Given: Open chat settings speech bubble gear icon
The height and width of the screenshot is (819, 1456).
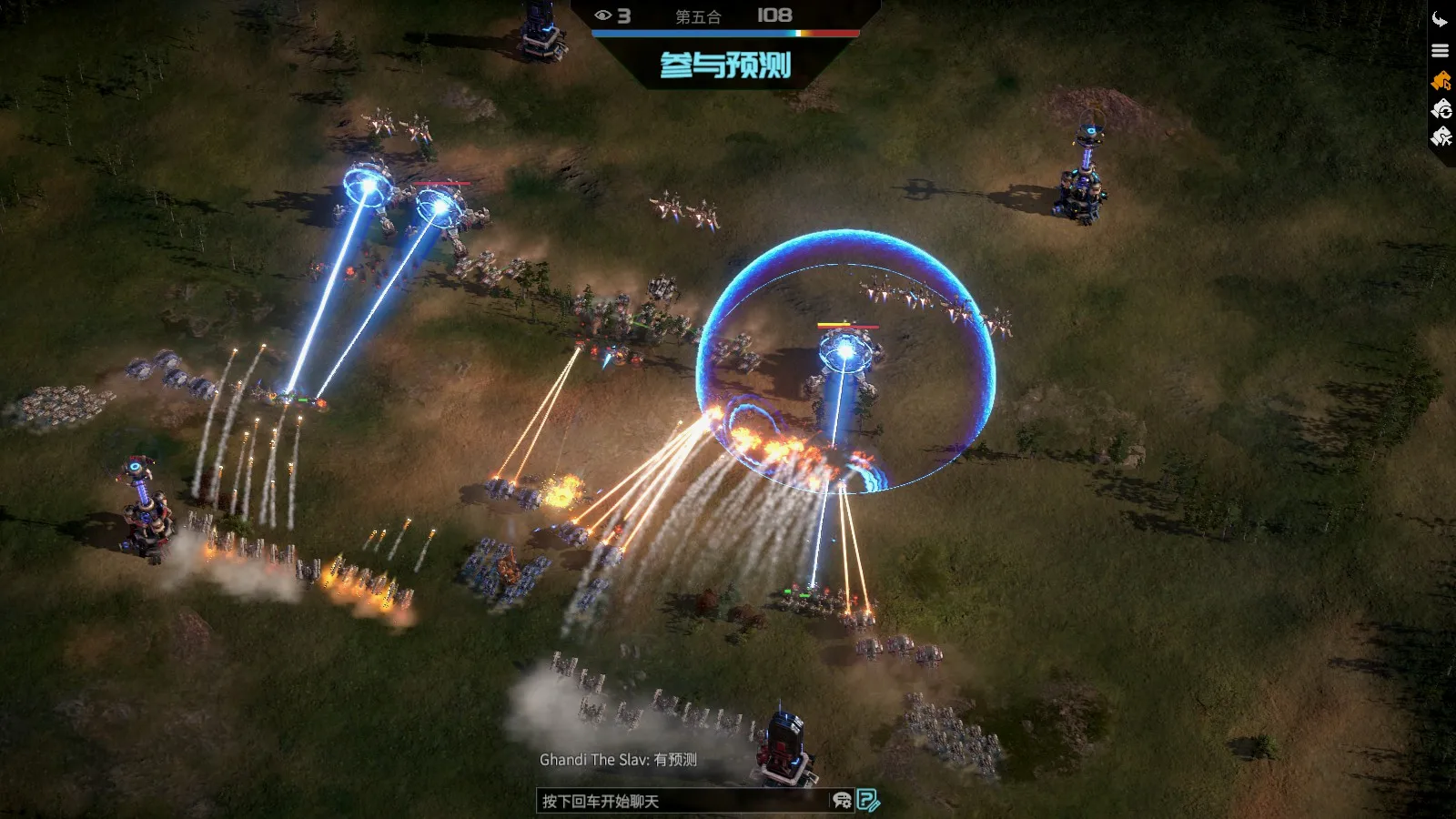Looking at the screenshot, I should click(x=842, y=801).
